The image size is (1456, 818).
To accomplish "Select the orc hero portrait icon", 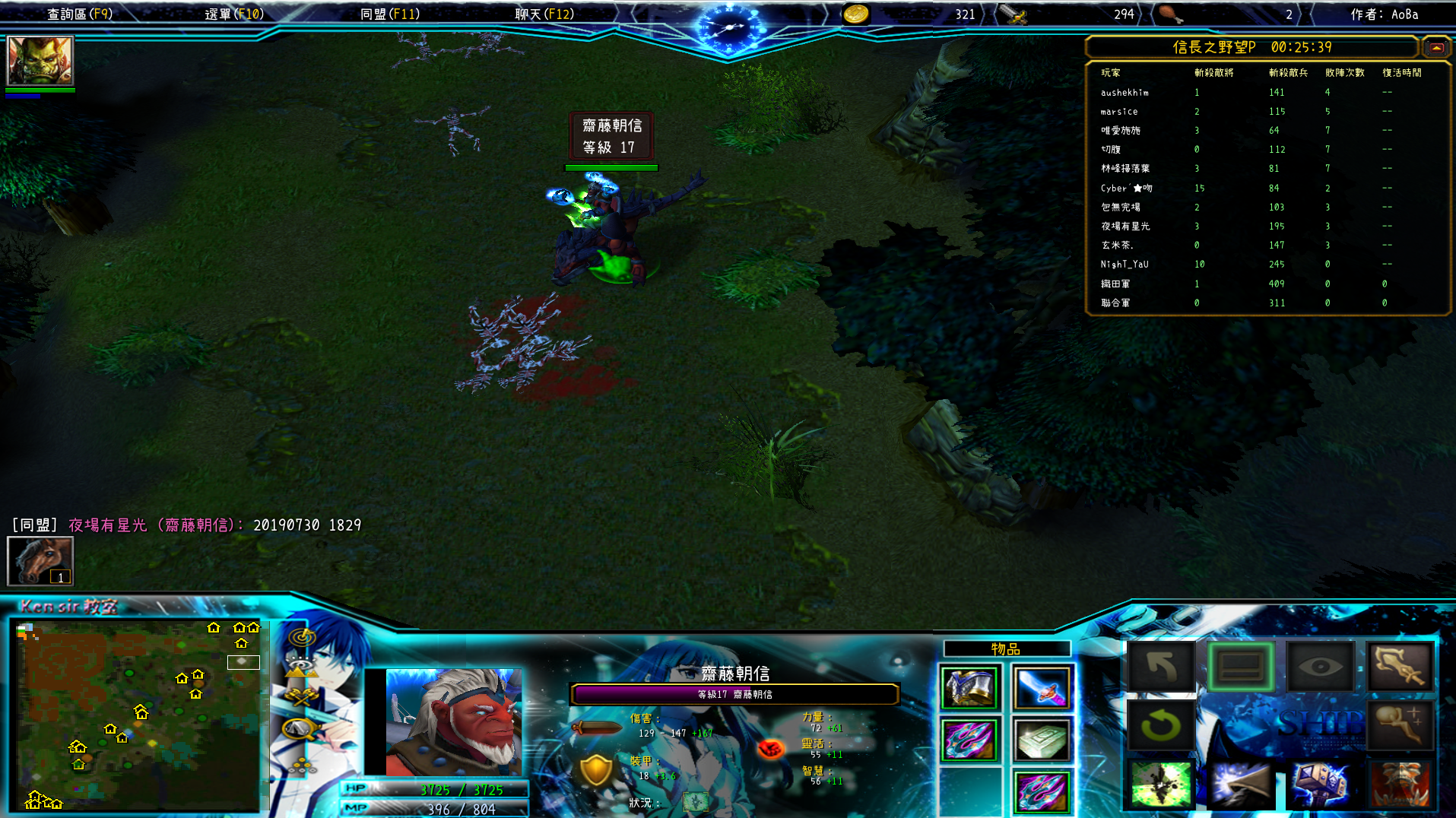I will click(x=40, y=60).
